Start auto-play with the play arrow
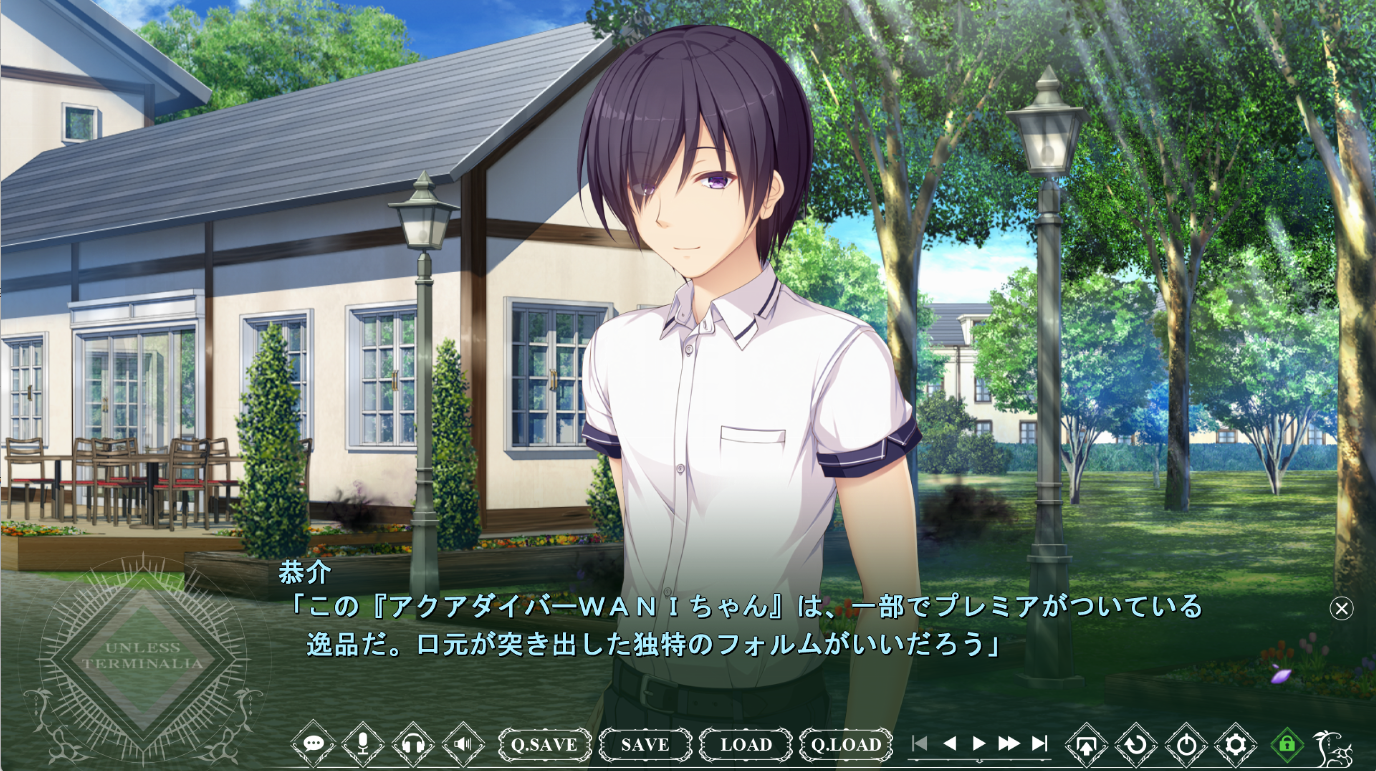The image size is (1376, 771). tap(979, 743)
